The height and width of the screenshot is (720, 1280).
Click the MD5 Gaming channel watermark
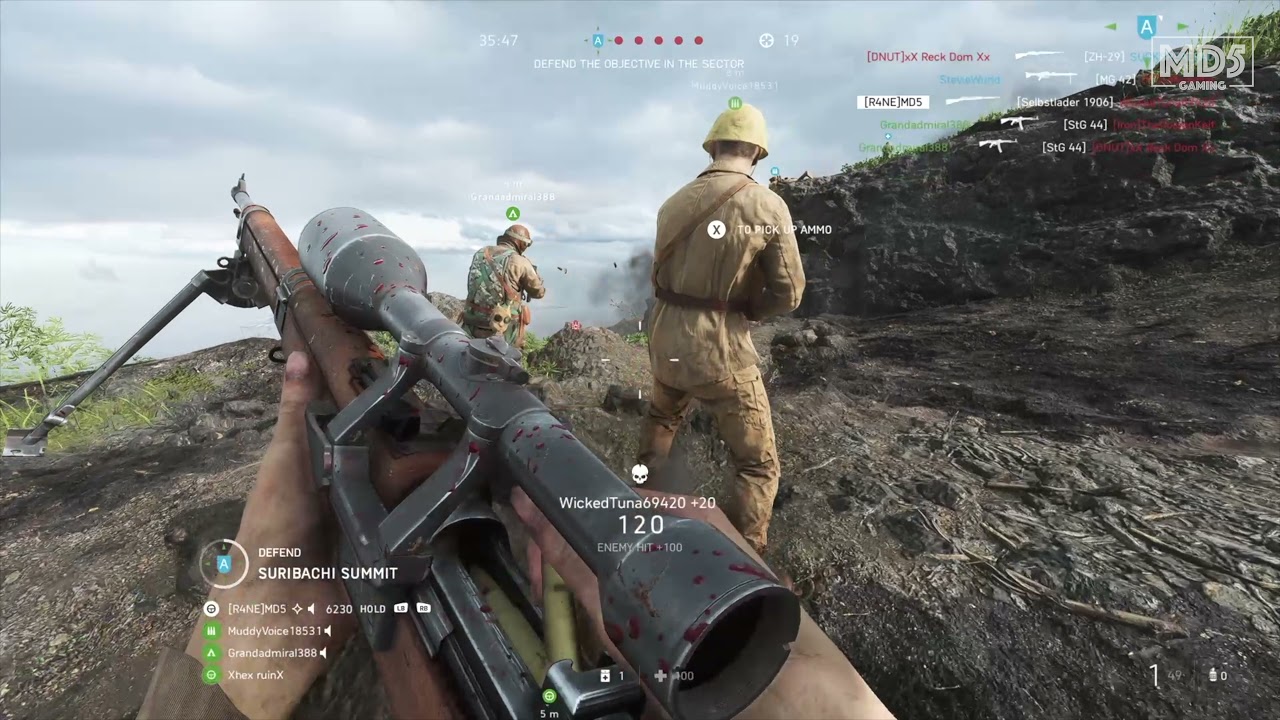1202,63
